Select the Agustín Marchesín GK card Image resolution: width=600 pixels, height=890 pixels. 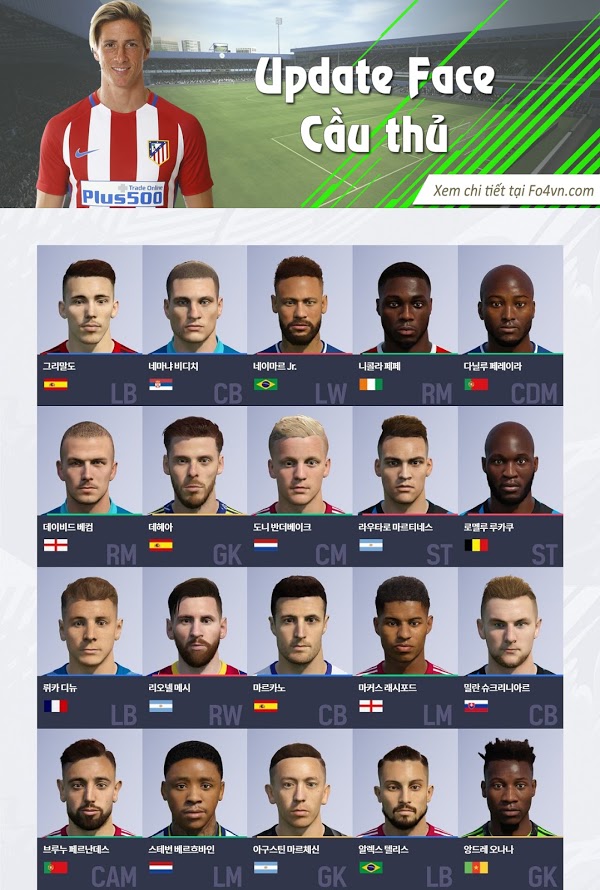tap(300, 805)
